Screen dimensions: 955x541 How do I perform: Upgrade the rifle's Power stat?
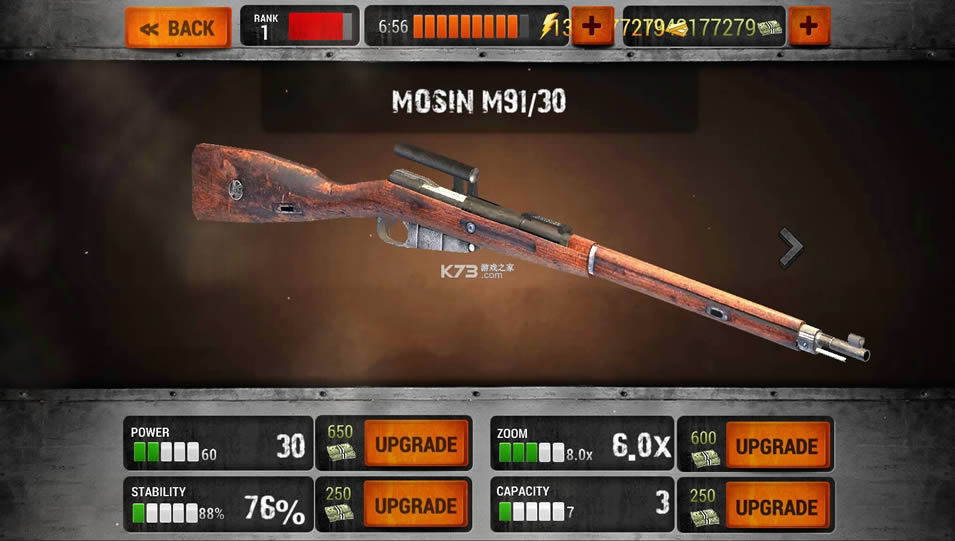tap(415, 445)
